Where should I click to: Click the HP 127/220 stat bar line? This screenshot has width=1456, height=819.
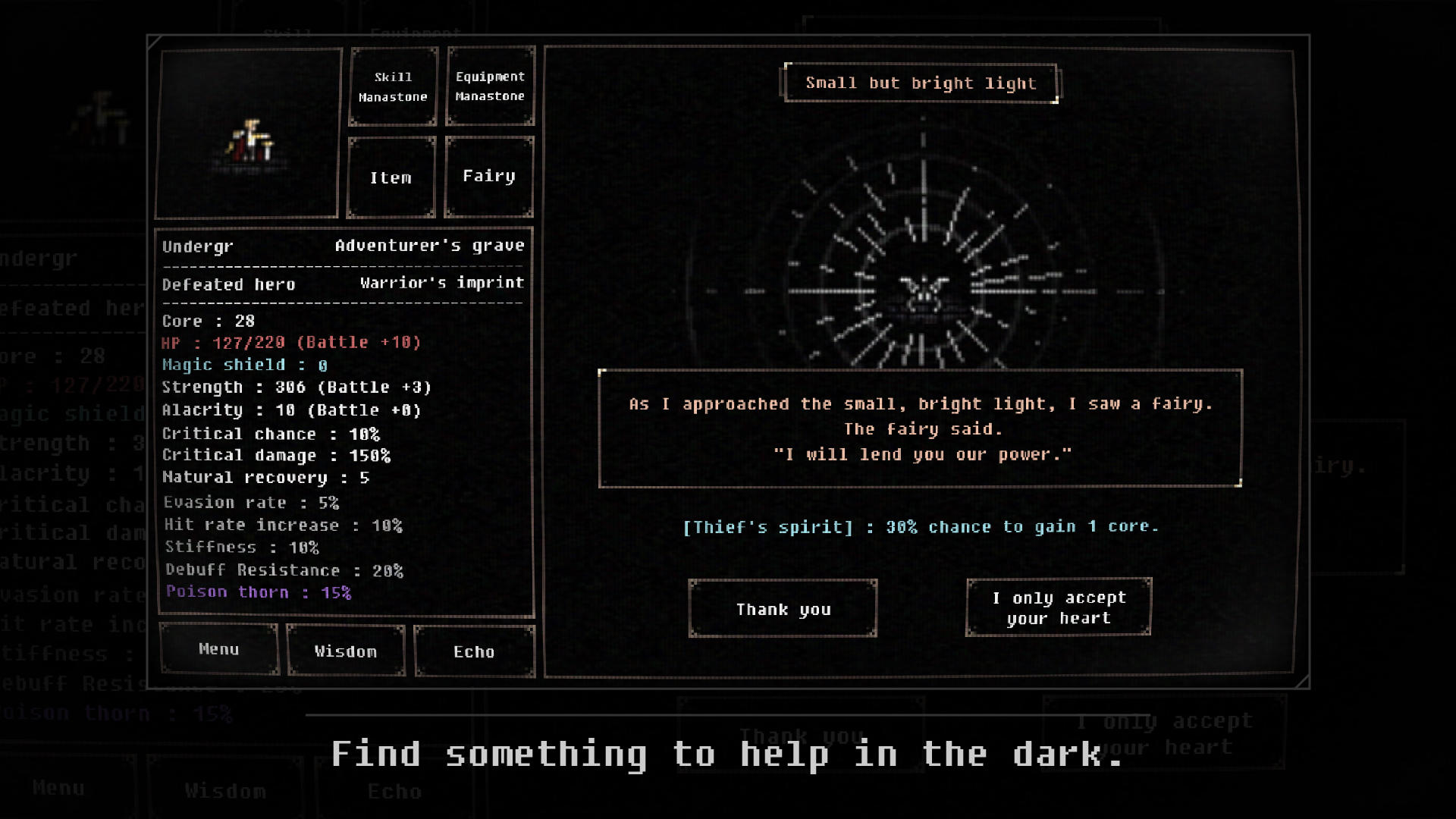coord(290,342)
